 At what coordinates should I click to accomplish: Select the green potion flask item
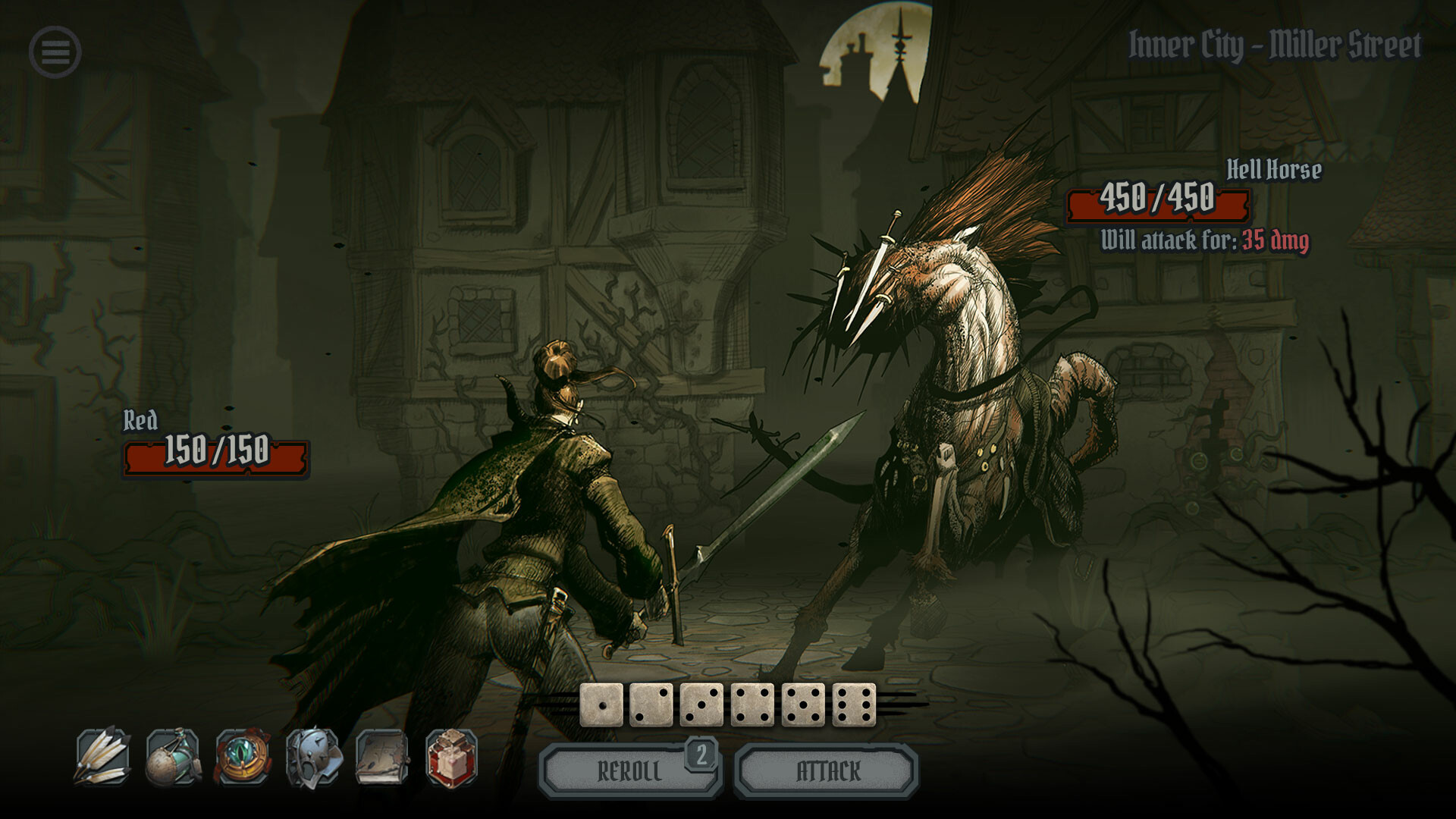173,756
